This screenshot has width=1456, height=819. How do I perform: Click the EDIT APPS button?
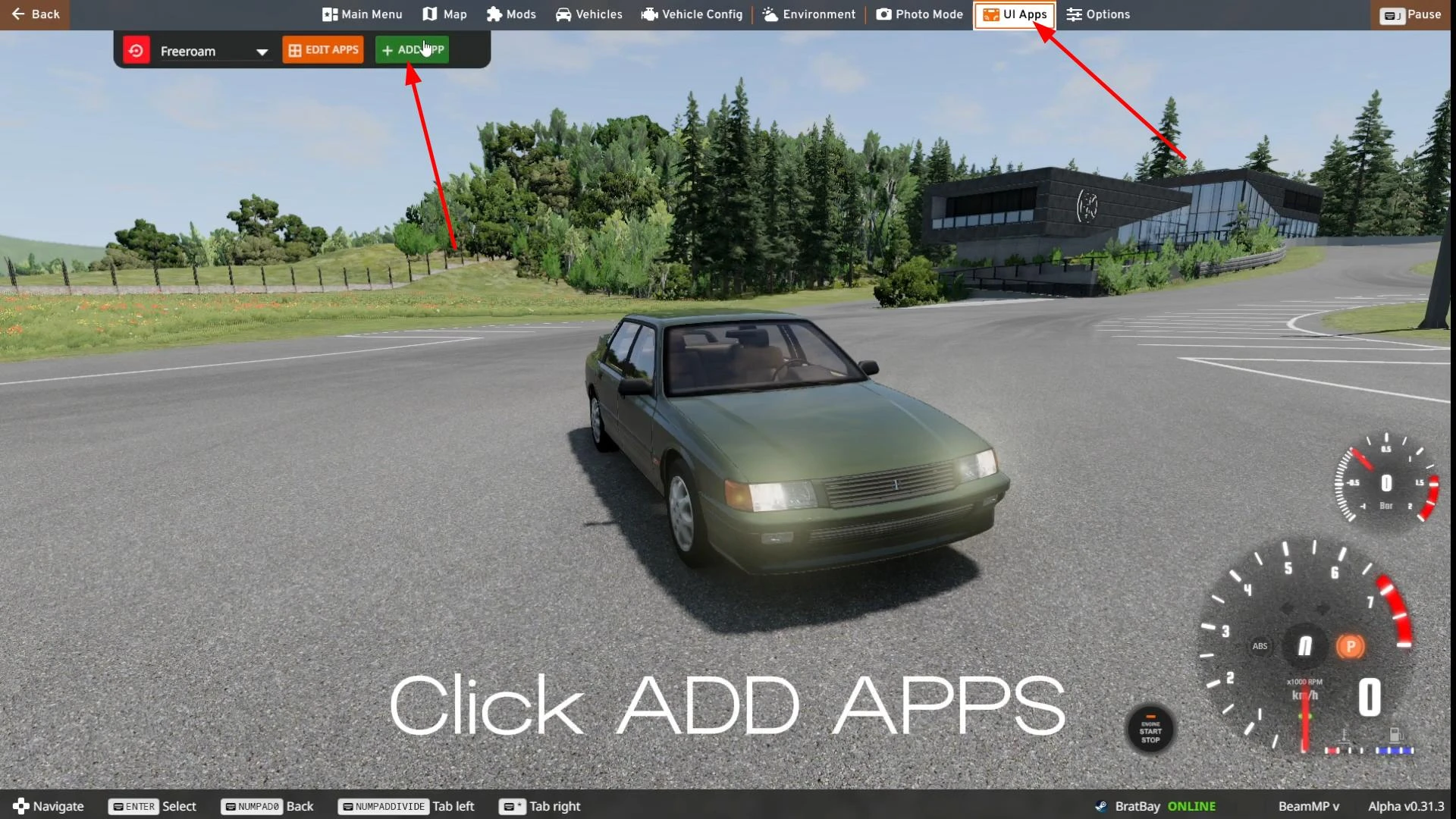[x=322, y=49]
